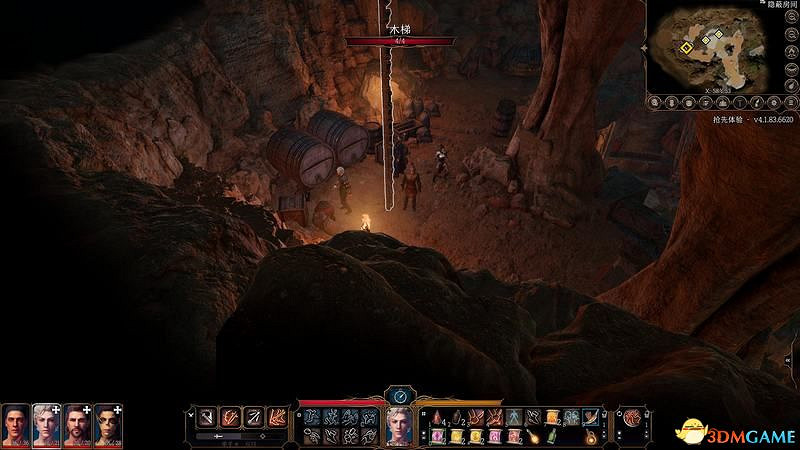The width and height of the screenshot is (800, 450).
Task: Click the round compass button above the hotbar
Action: tap(399, 395)
